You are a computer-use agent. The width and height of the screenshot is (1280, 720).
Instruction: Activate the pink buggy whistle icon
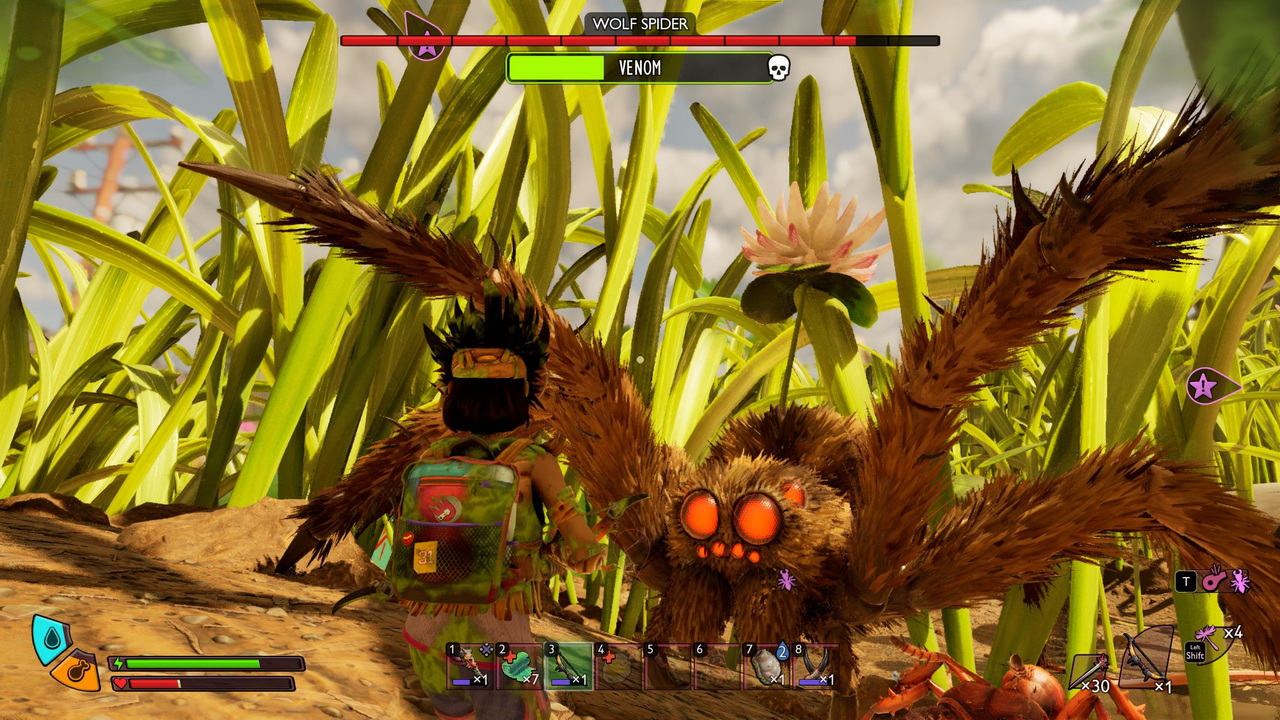pyautogui.click(x=1213, y=580)
